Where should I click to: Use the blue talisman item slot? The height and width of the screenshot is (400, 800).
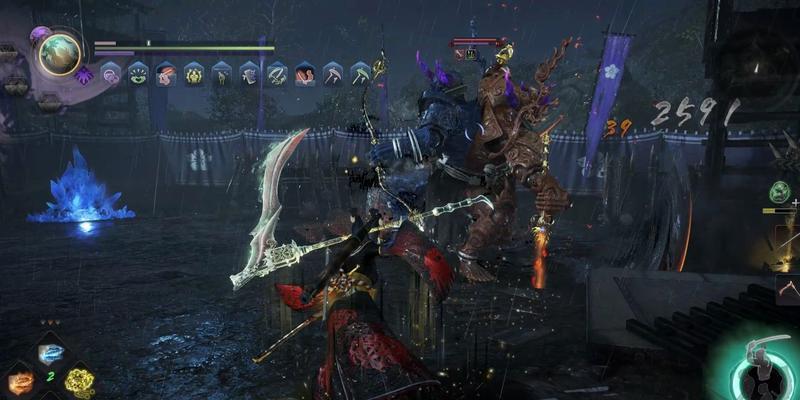pos(50,353)
